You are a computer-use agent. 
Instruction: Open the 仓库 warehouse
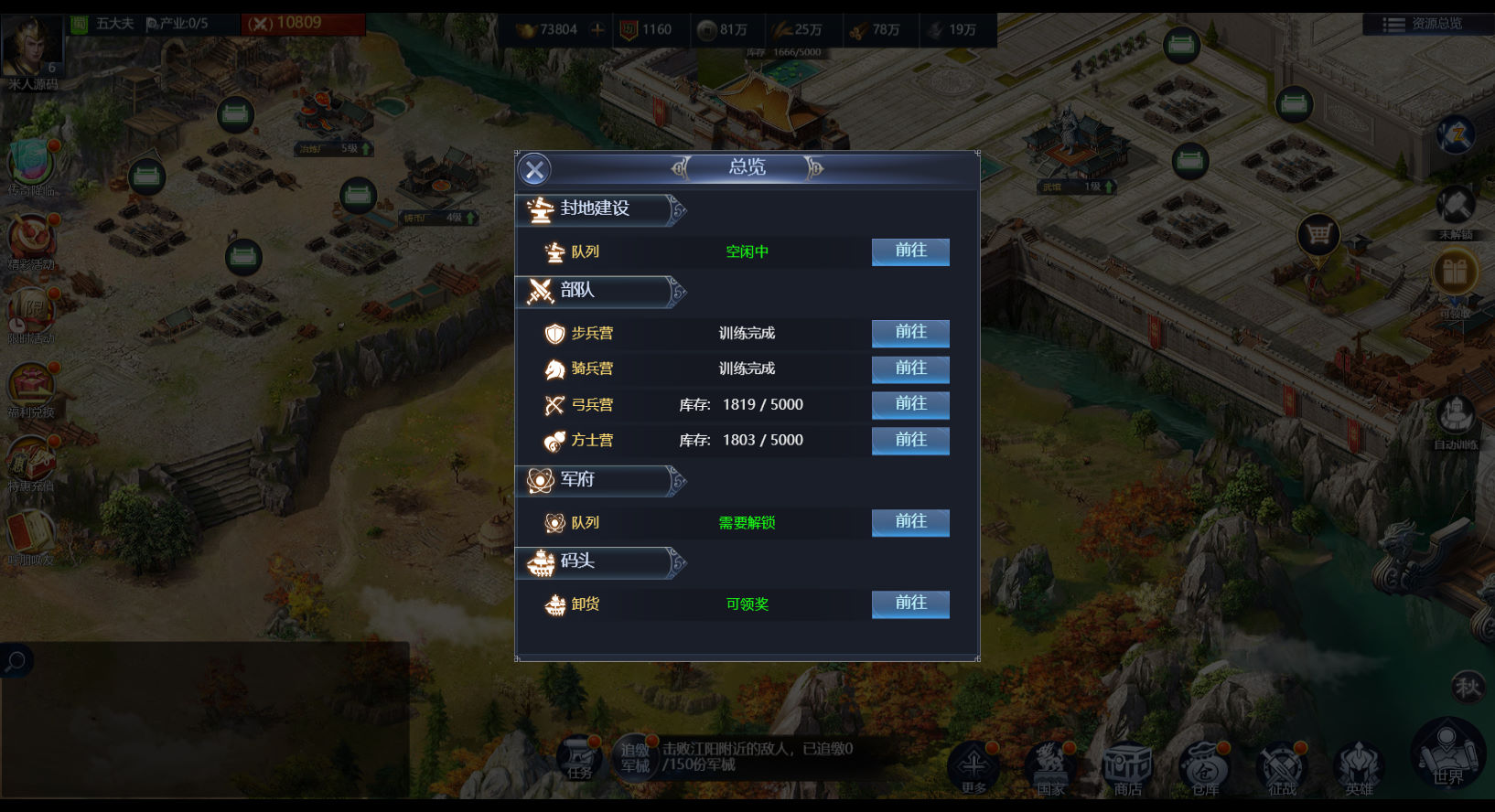[1205, 766]
